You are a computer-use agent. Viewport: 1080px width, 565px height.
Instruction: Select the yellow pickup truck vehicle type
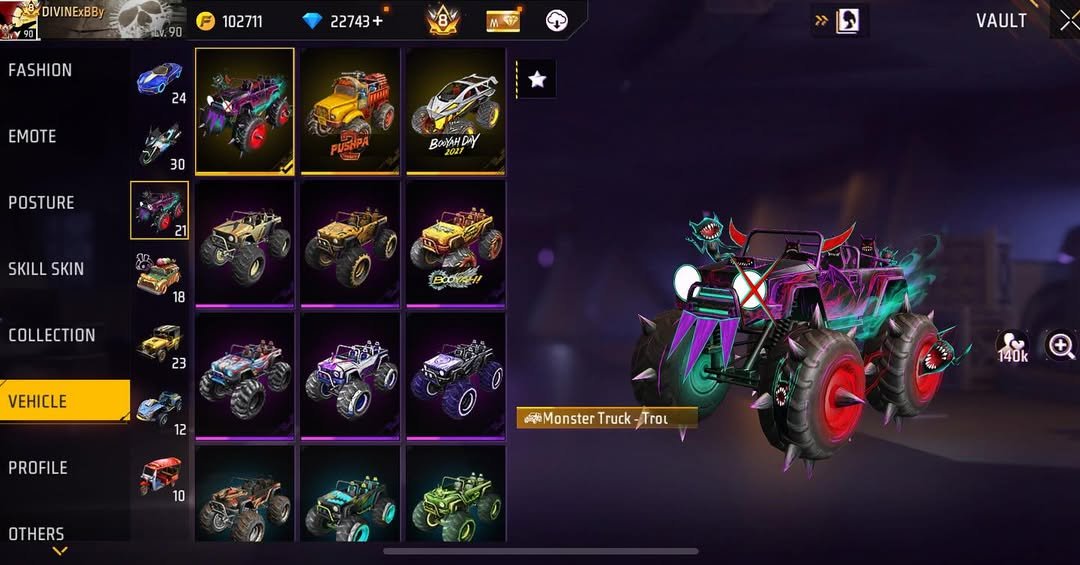pyautogui.click(x=160, y=344)
